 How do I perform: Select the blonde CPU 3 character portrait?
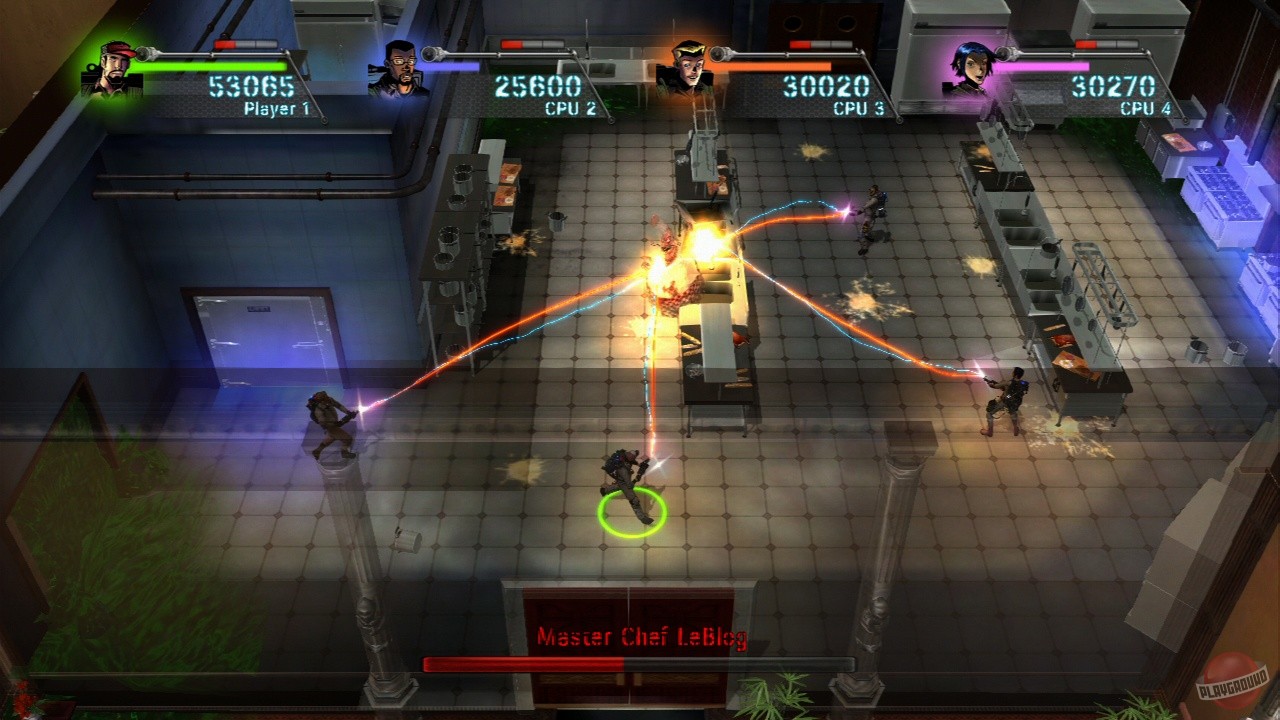[x=688, y=67]
